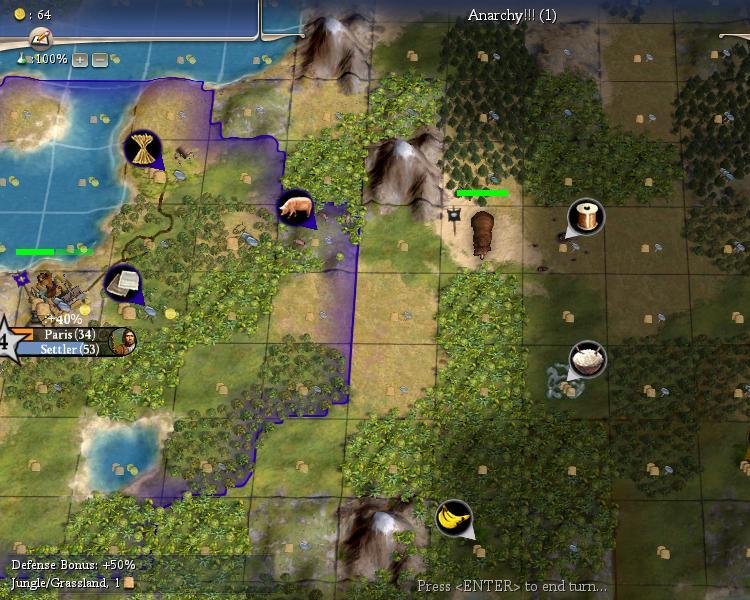The width and height of the screenshot is (750, 600).
Task: Decrease the research rate with minus button
Action: pyautogui.click(x=99, y=60)
